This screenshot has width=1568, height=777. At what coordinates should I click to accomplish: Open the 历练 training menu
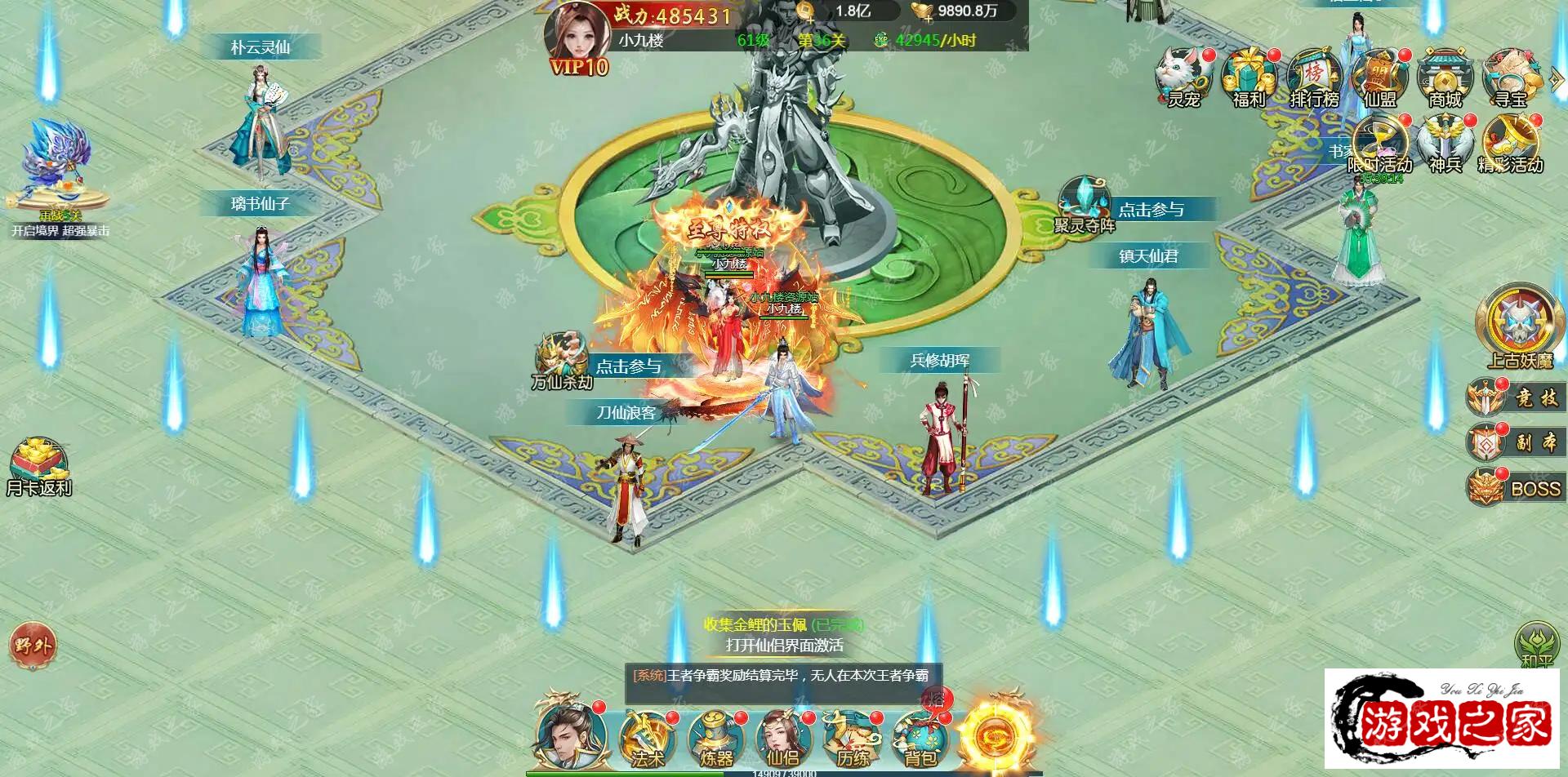[x=851, y=737]
